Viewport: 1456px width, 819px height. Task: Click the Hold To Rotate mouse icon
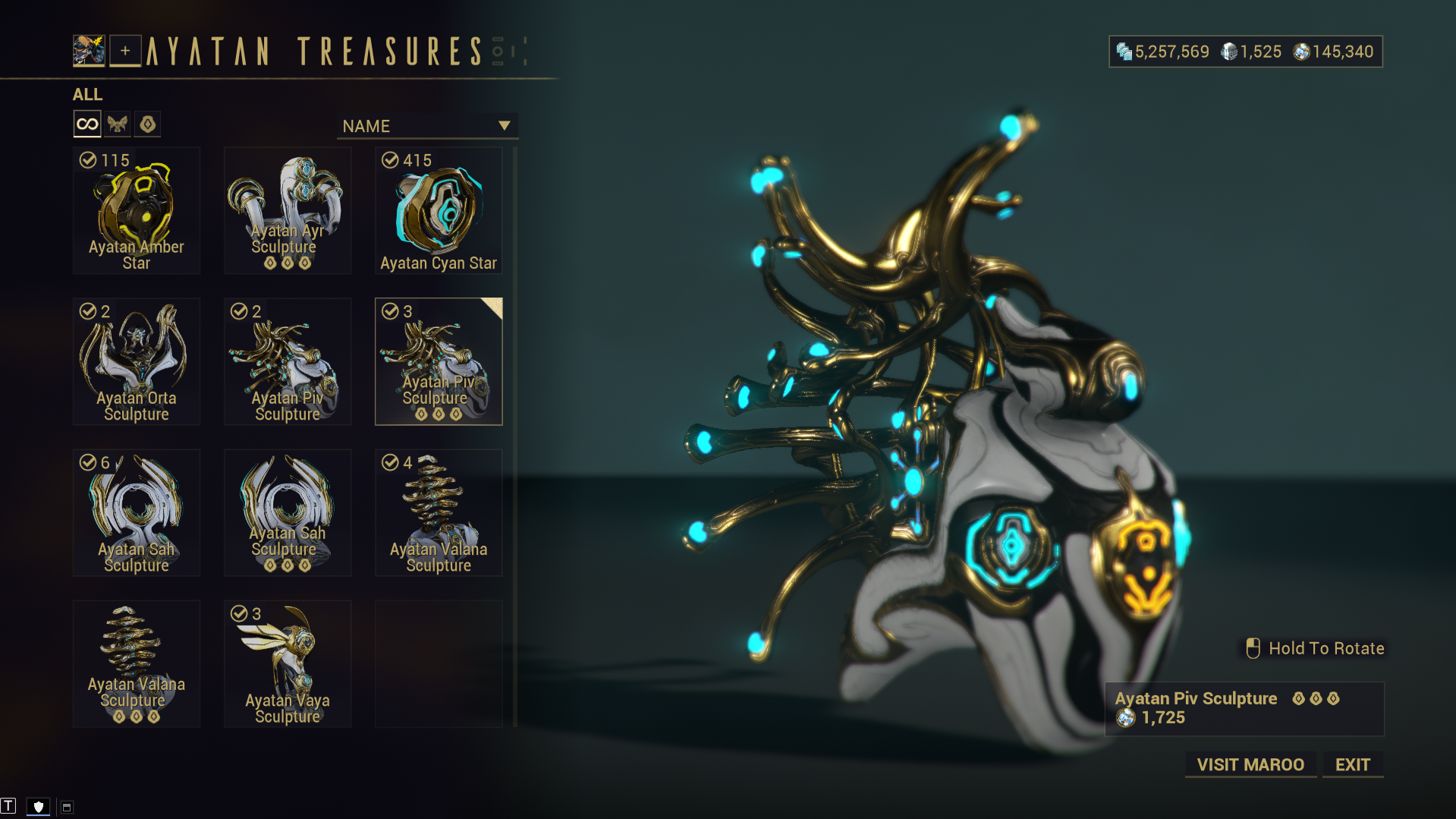click(x=1253, y=647)
